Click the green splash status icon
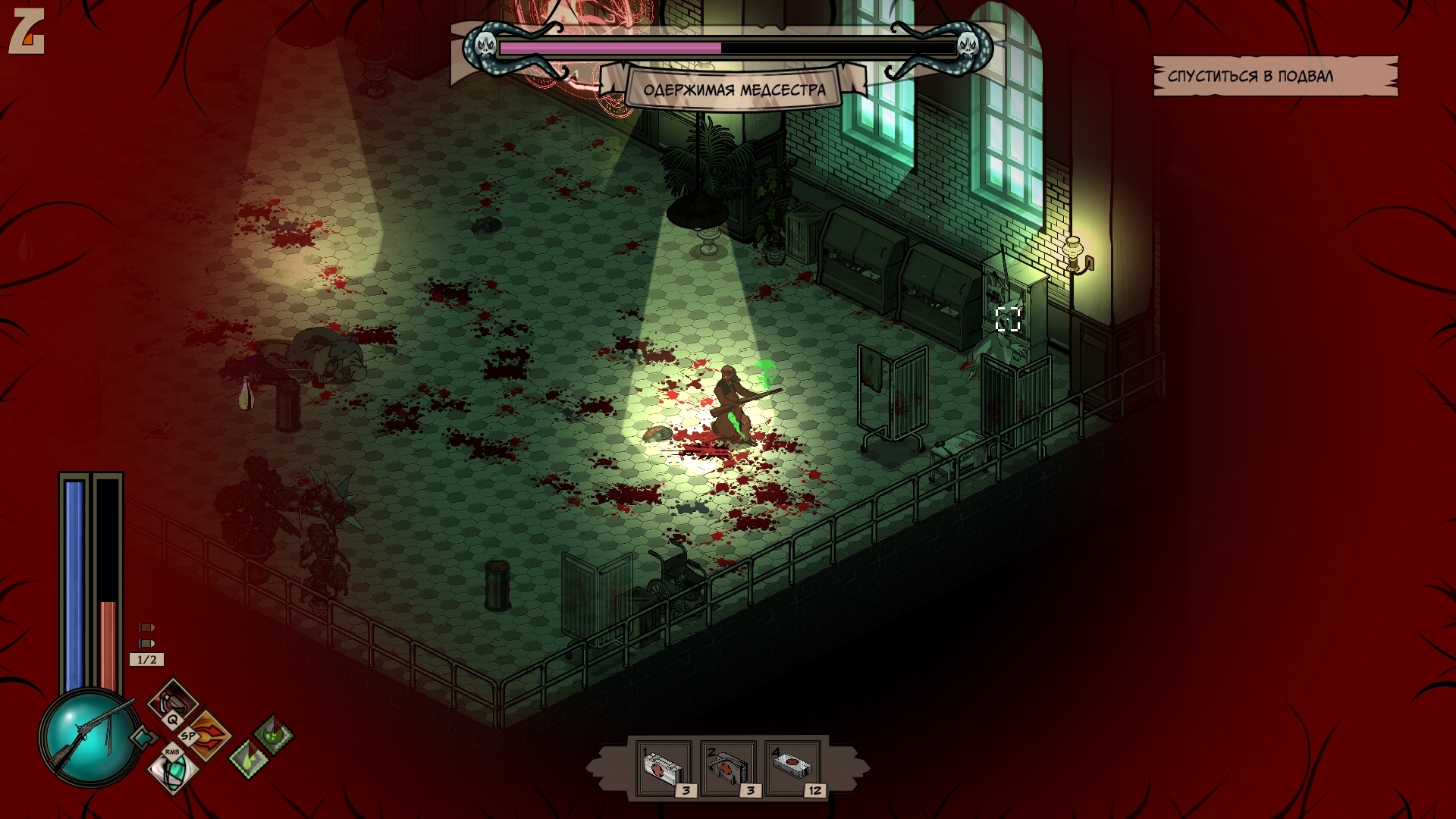Image resolution: width=1456 pixels, height=819 pixels. coord(273,733)
